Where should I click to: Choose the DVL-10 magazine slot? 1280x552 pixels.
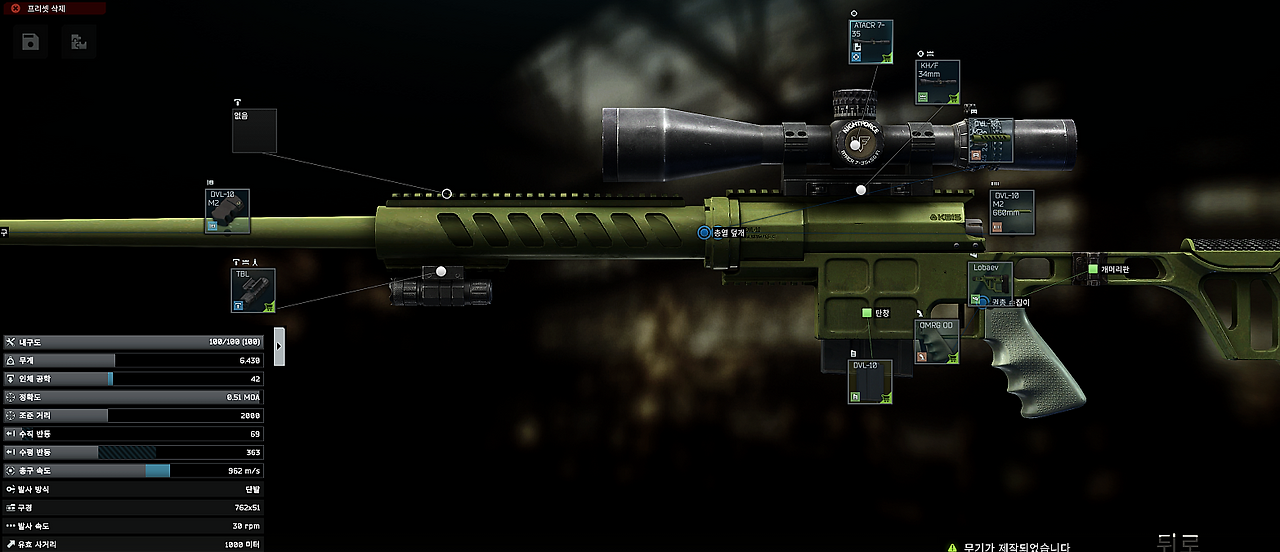[869, 381]
